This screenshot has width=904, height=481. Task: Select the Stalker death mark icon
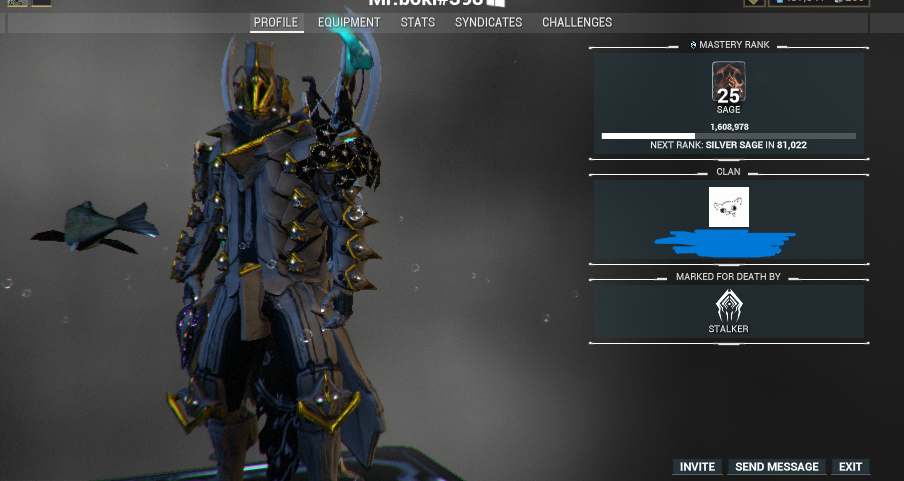pyautogui.click(x=728, y=304)
